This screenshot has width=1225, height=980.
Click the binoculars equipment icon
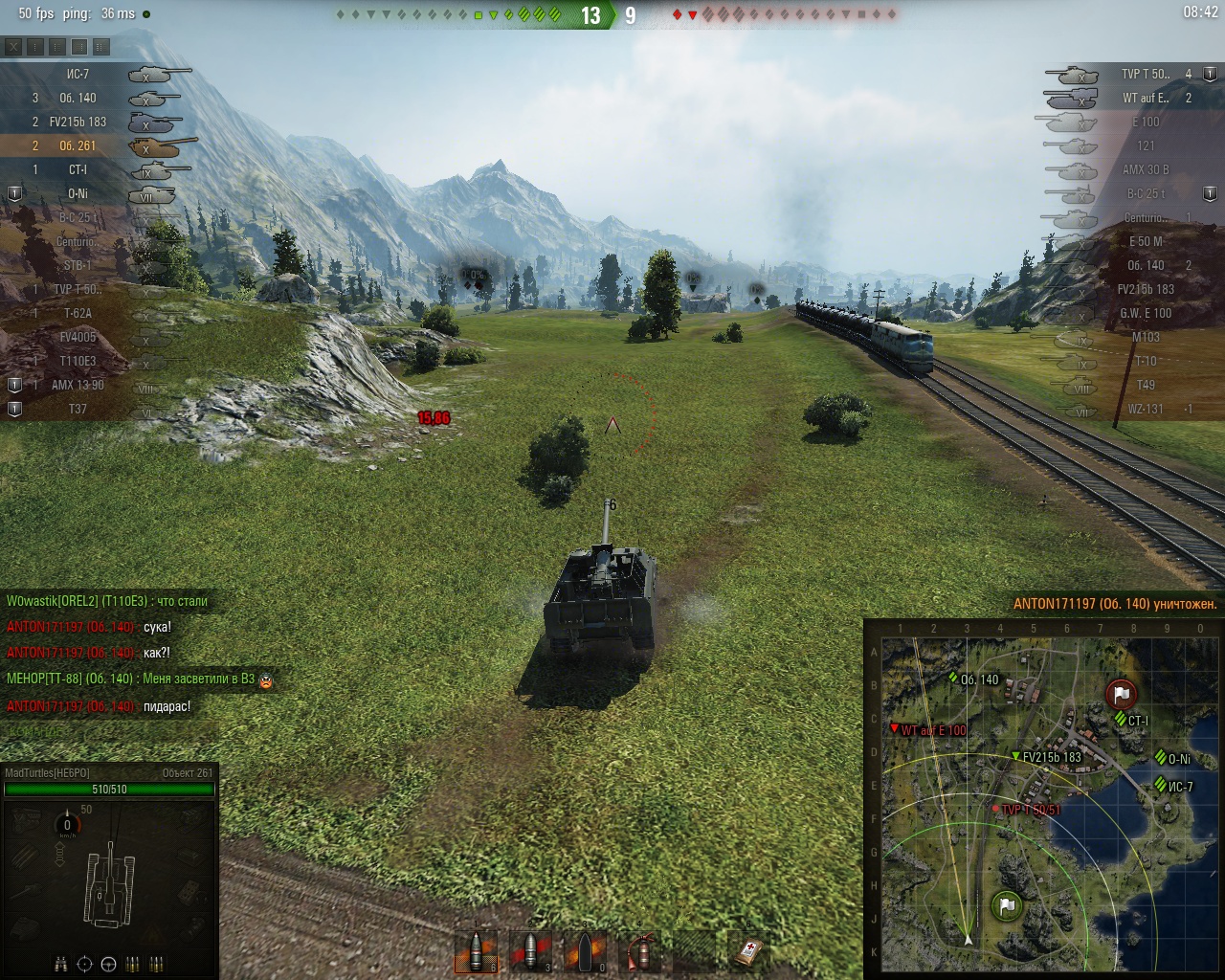coord(62,964)
